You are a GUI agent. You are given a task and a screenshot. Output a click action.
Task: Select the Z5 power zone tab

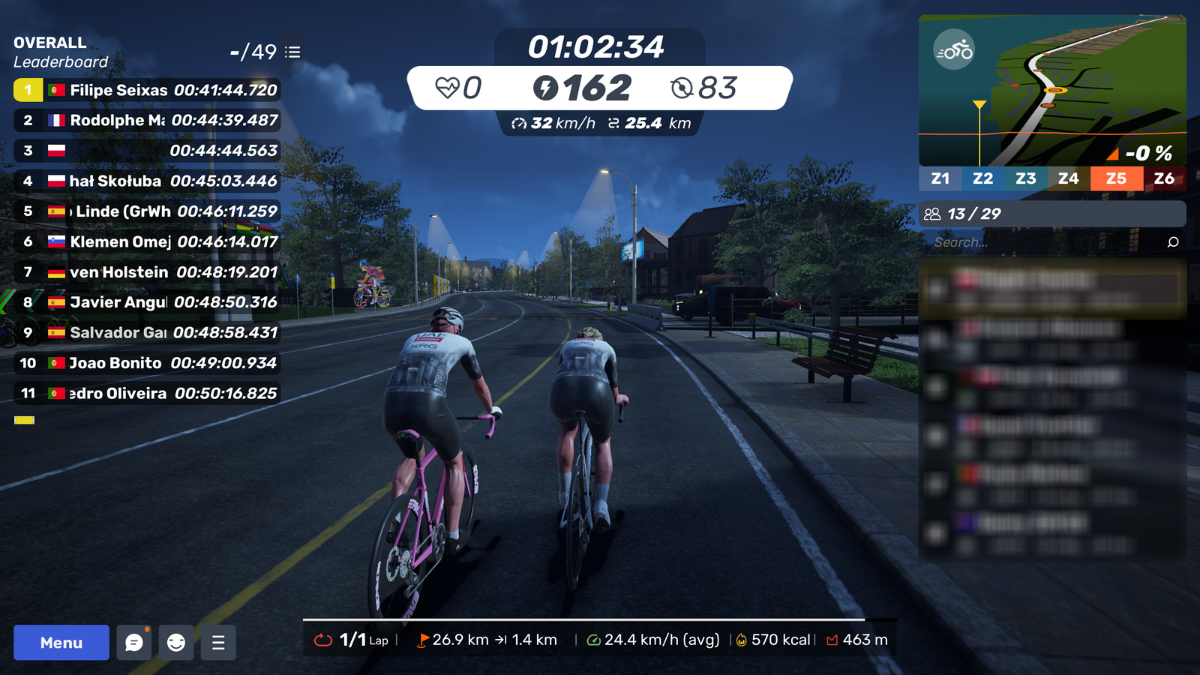tap(1116, 179)
